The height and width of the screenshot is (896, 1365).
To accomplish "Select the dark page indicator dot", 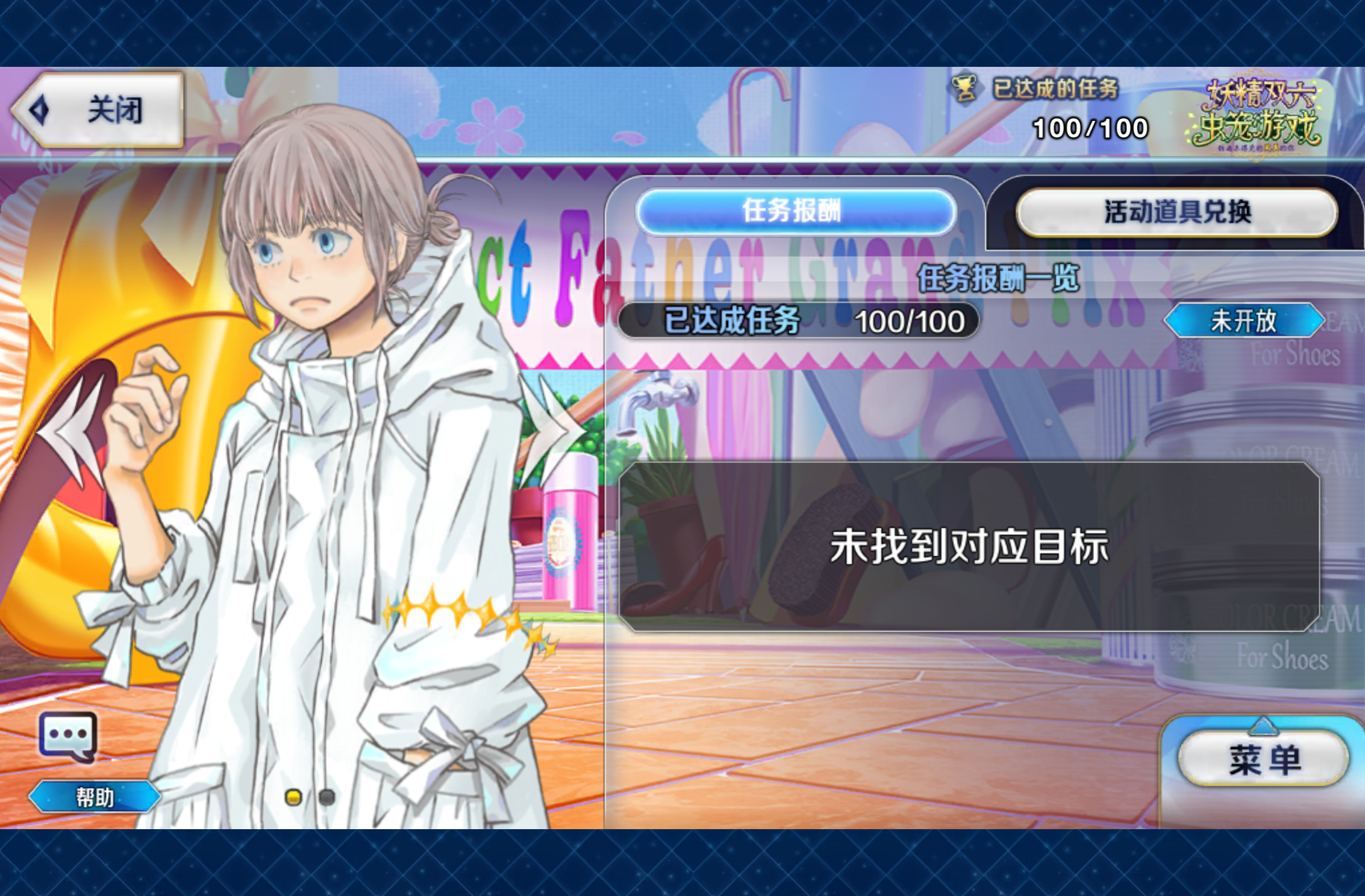I will [326, 797].
